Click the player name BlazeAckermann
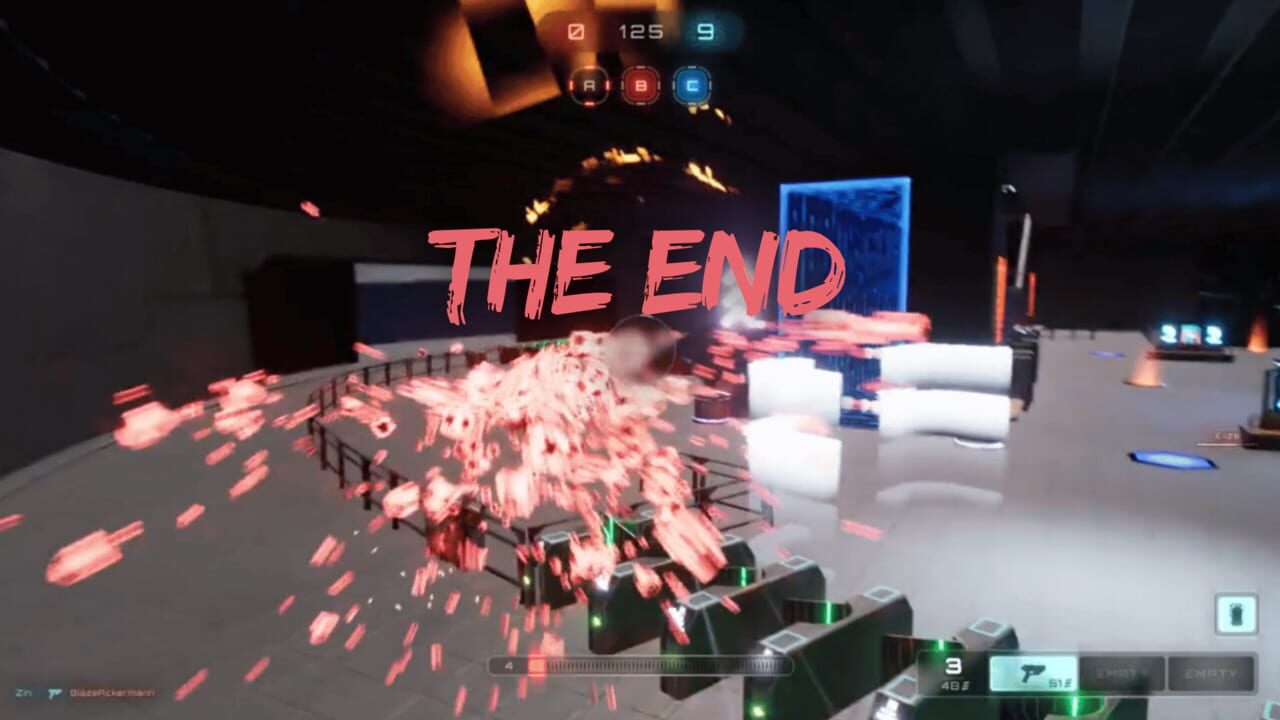Screen dimensions: 1280x720 (110, 694)
